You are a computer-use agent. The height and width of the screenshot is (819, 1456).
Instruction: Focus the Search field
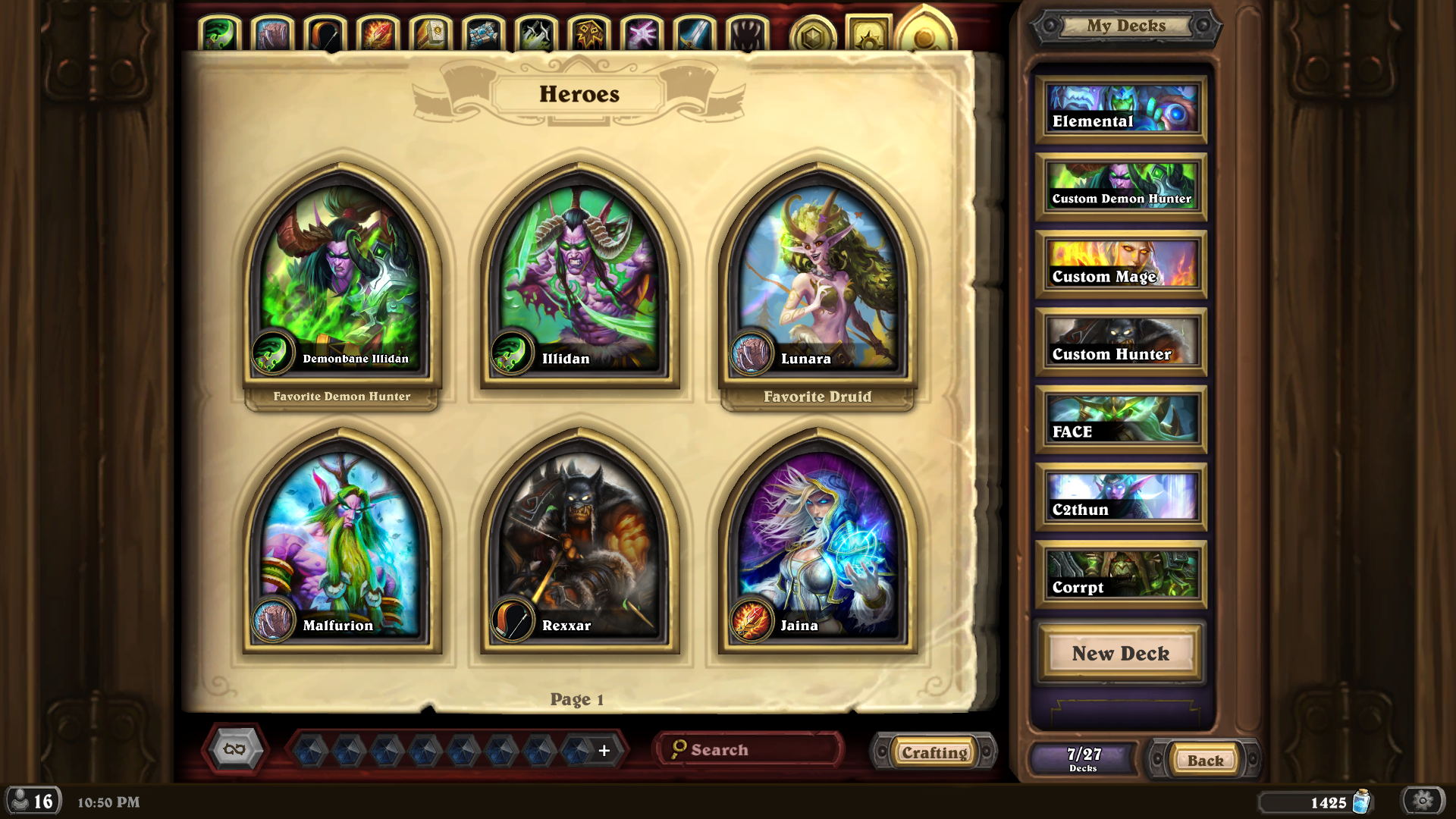751,750
